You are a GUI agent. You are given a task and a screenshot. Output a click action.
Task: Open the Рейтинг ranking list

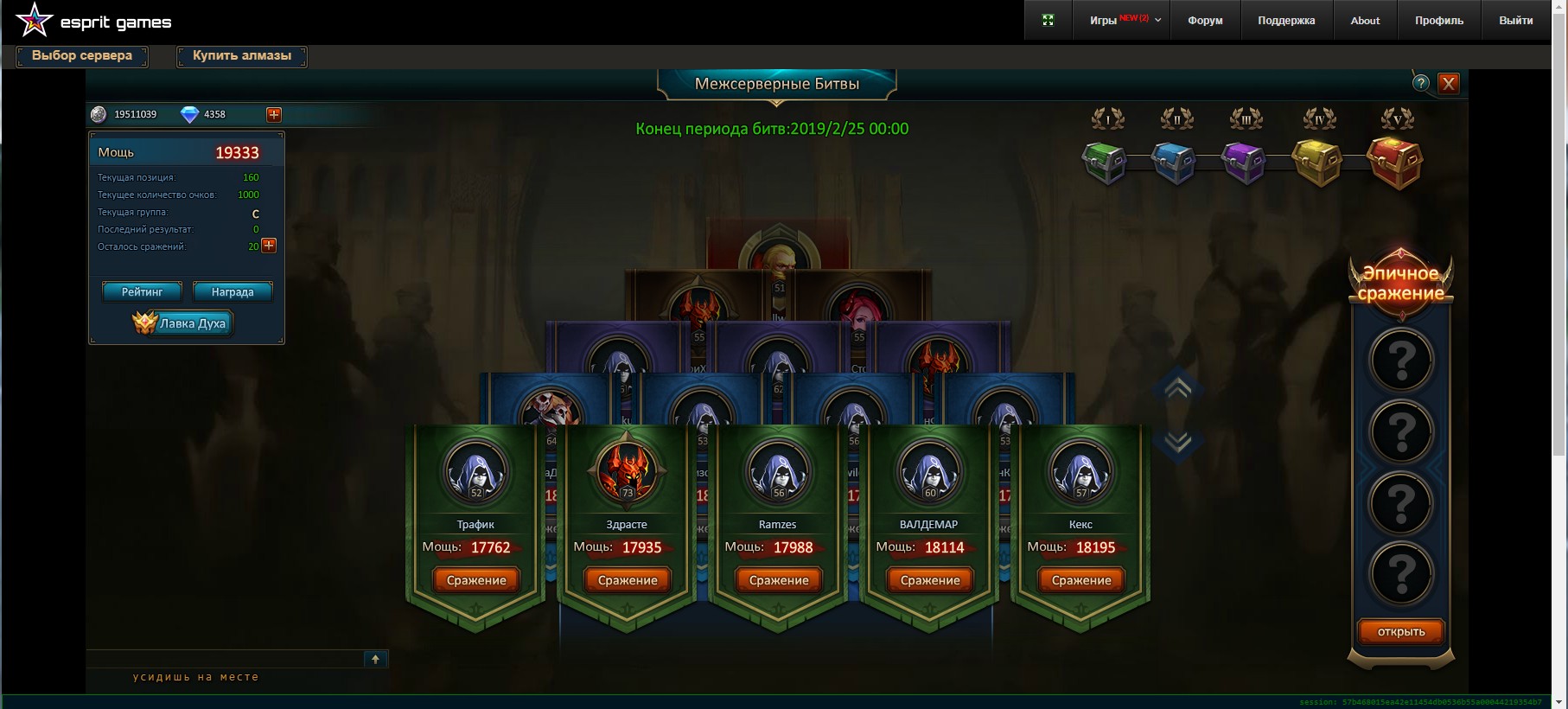[142, 292]
